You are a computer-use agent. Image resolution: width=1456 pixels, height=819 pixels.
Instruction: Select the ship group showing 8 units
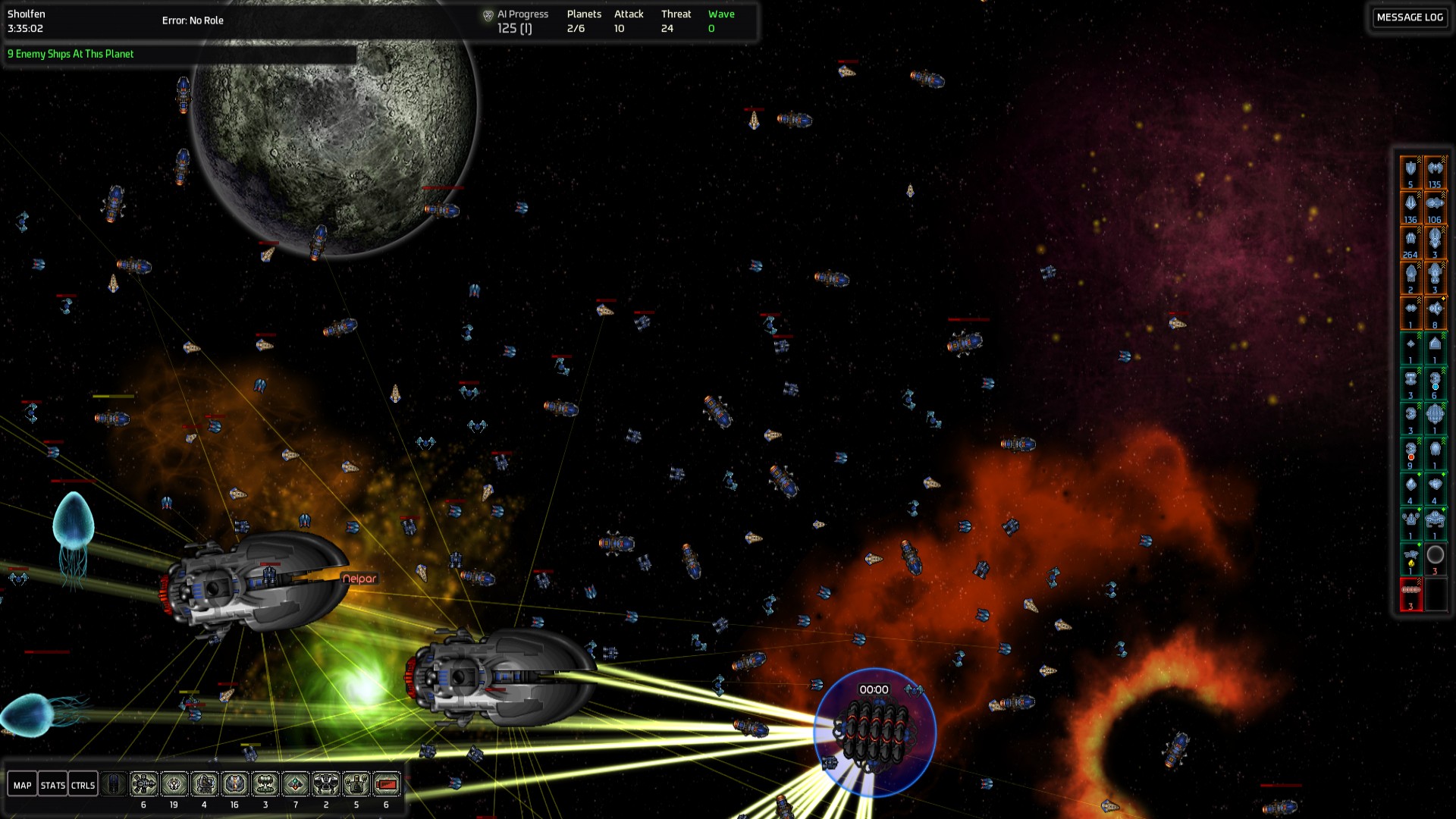point(1435,312)
